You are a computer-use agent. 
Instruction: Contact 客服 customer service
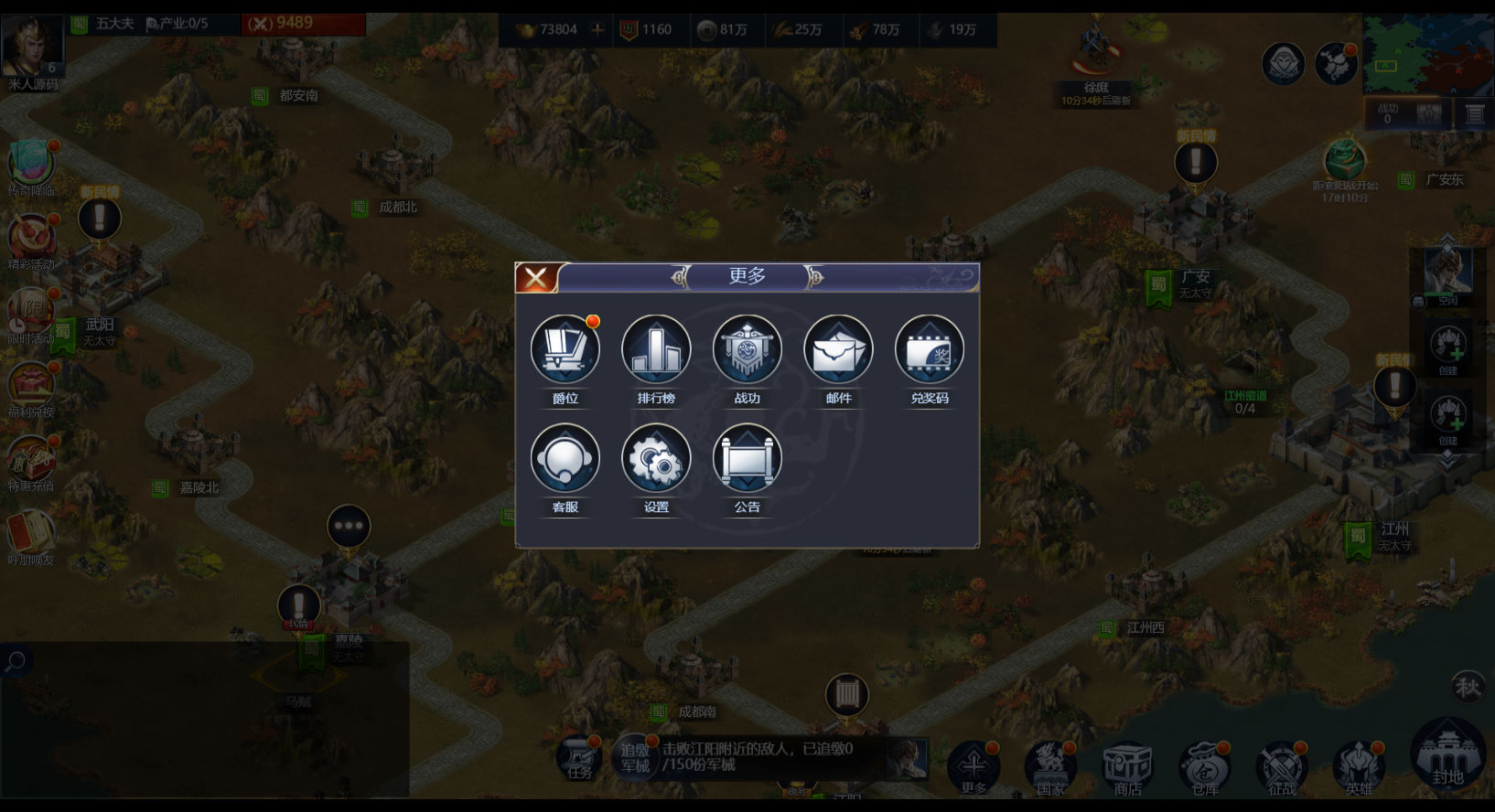[565, 458]
